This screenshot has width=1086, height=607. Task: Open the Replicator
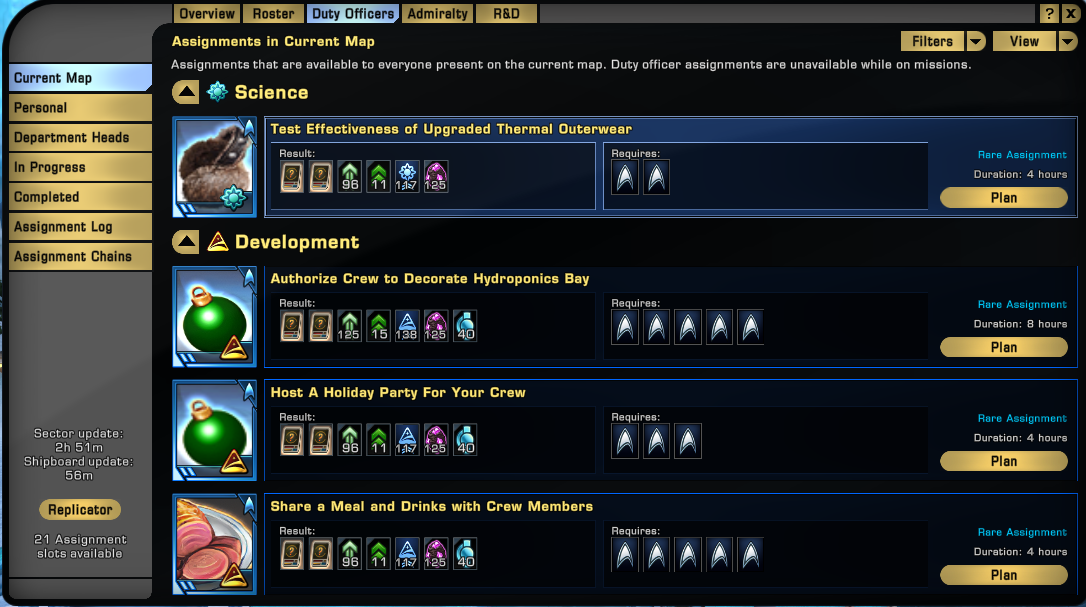80,510
